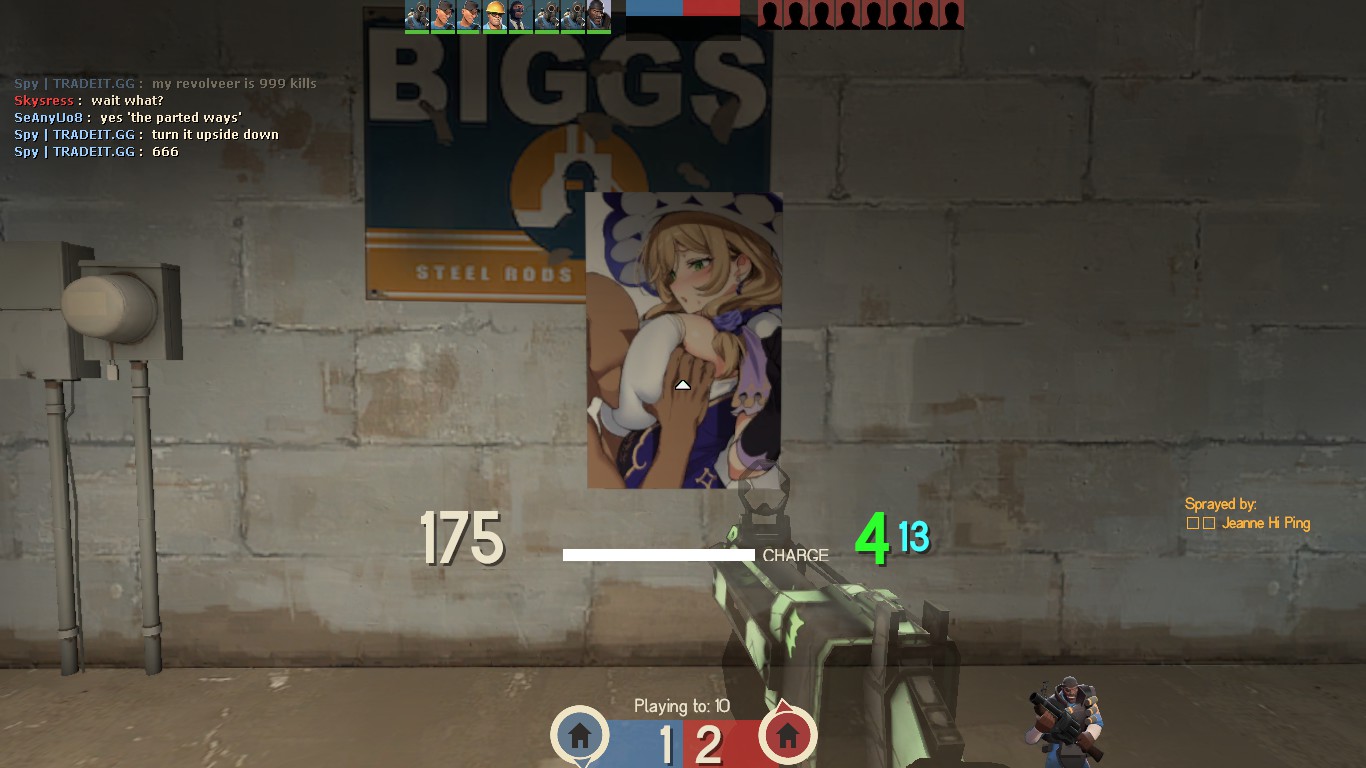Click the anime spray on the wall
Viewport: 1366px width, 768px height.
click(683, 340)
